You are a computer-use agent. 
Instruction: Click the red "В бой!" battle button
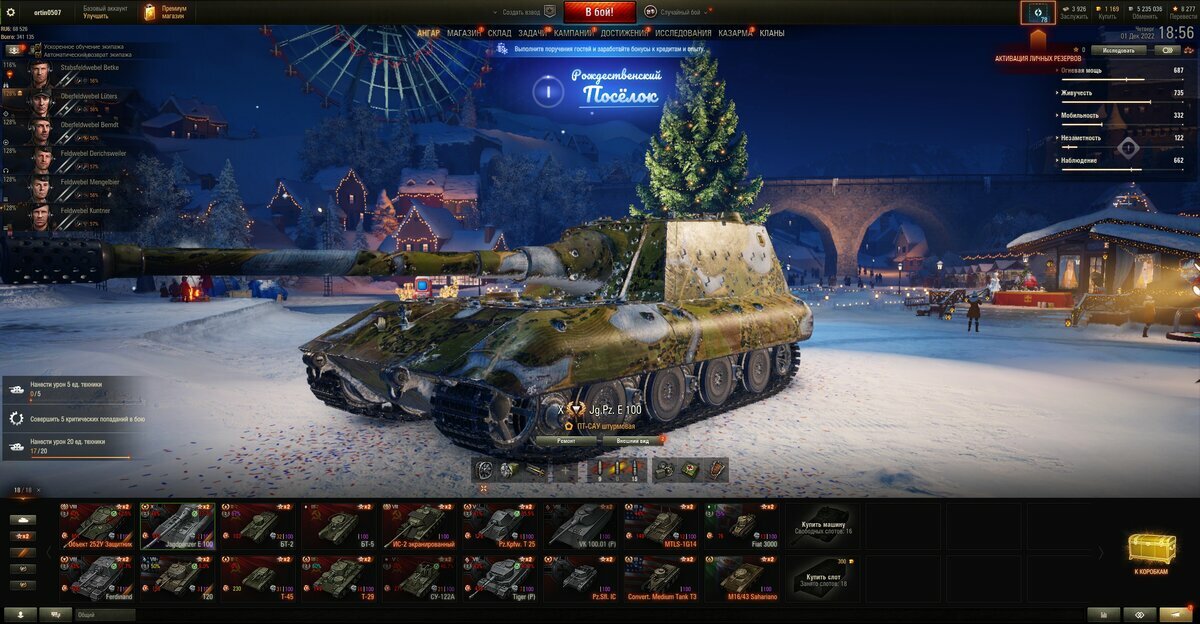(599, 12)
